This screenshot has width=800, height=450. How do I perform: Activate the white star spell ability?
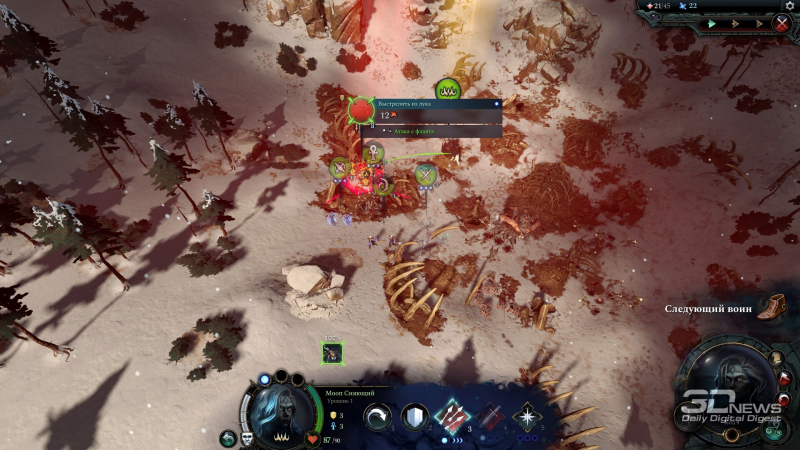(x=526, y=417)
